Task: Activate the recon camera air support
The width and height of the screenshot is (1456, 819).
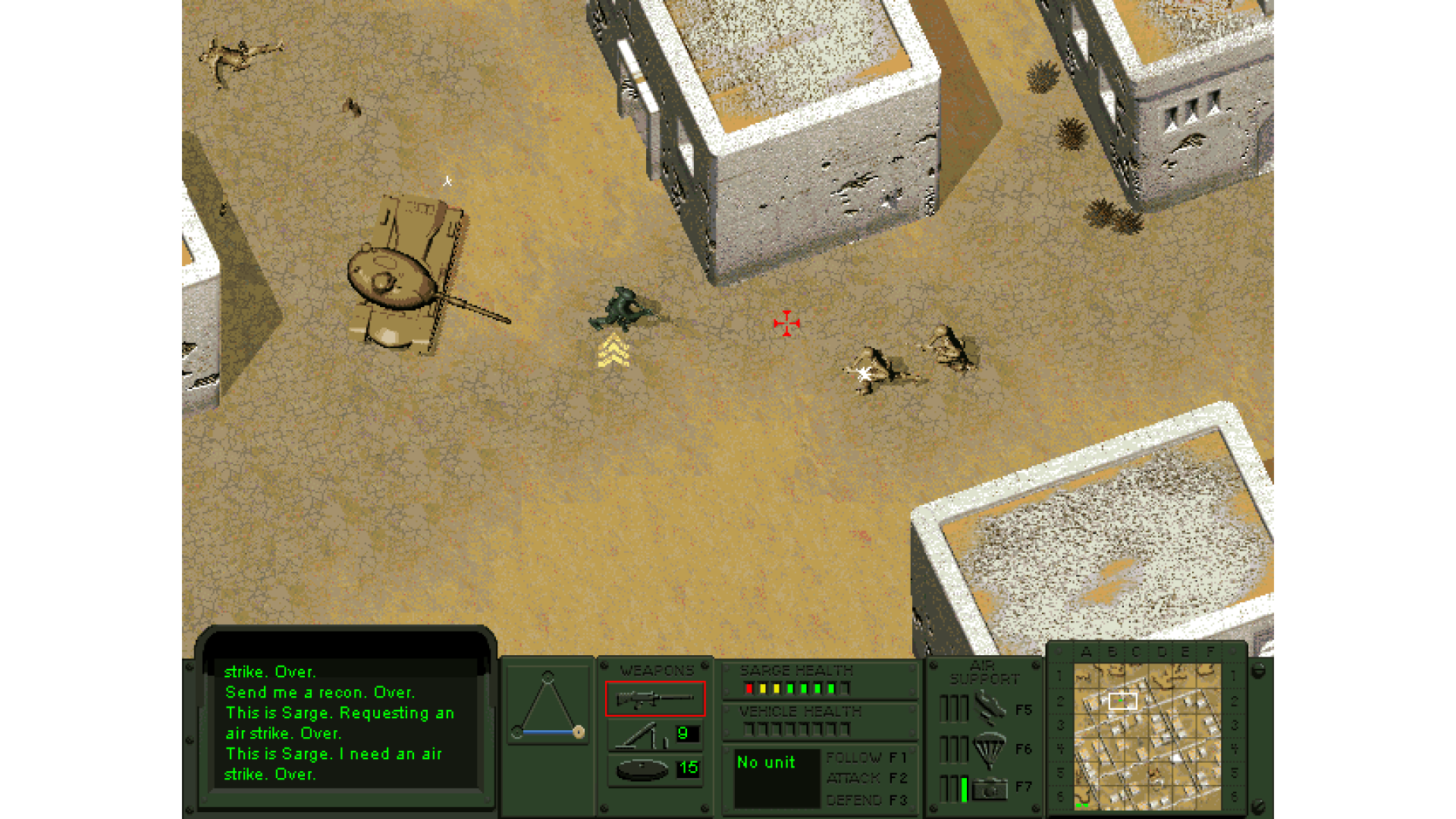Action: [989, 789]
